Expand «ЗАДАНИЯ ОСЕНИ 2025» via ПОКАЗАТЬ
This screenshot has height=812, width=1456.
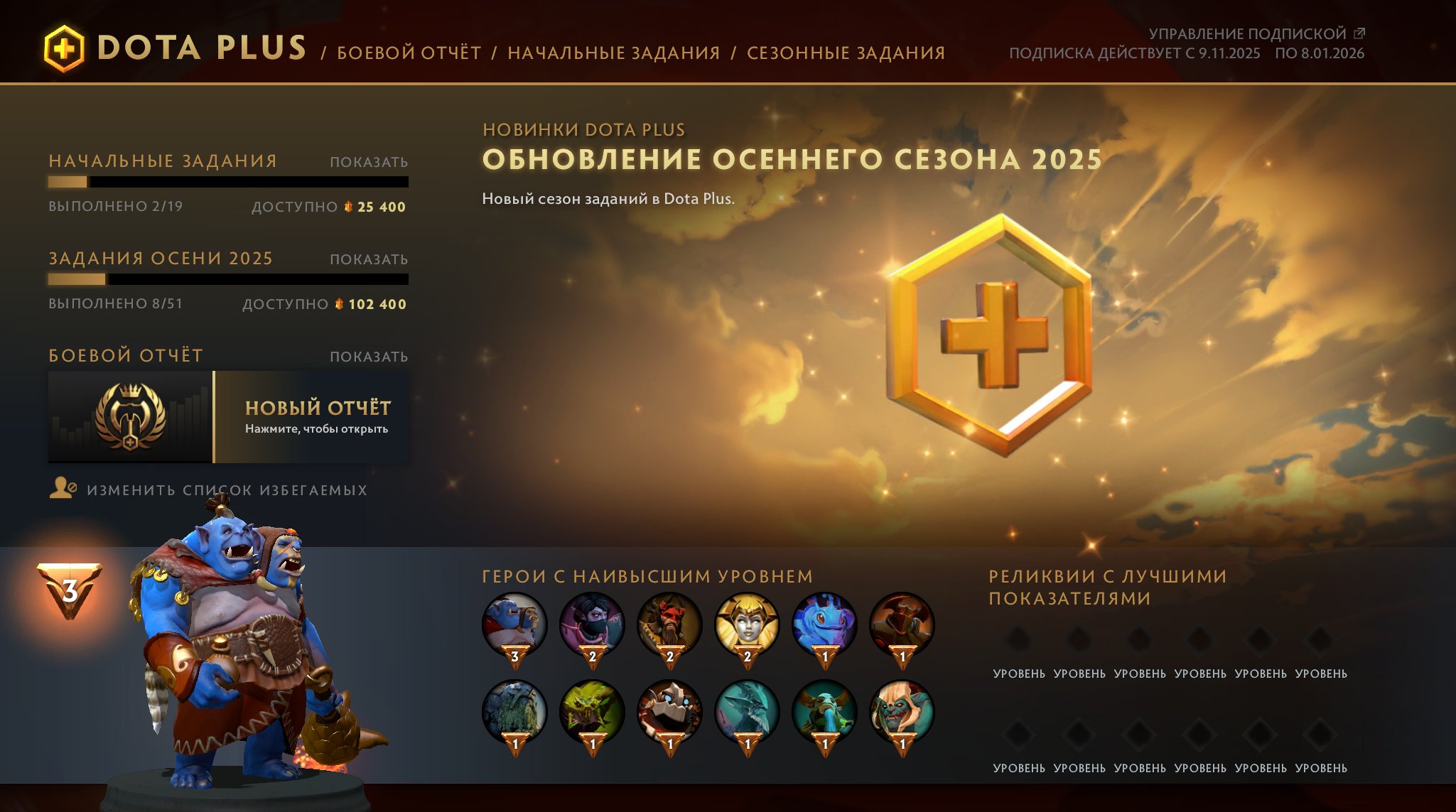pyautogui.click(x=368, y=260)
